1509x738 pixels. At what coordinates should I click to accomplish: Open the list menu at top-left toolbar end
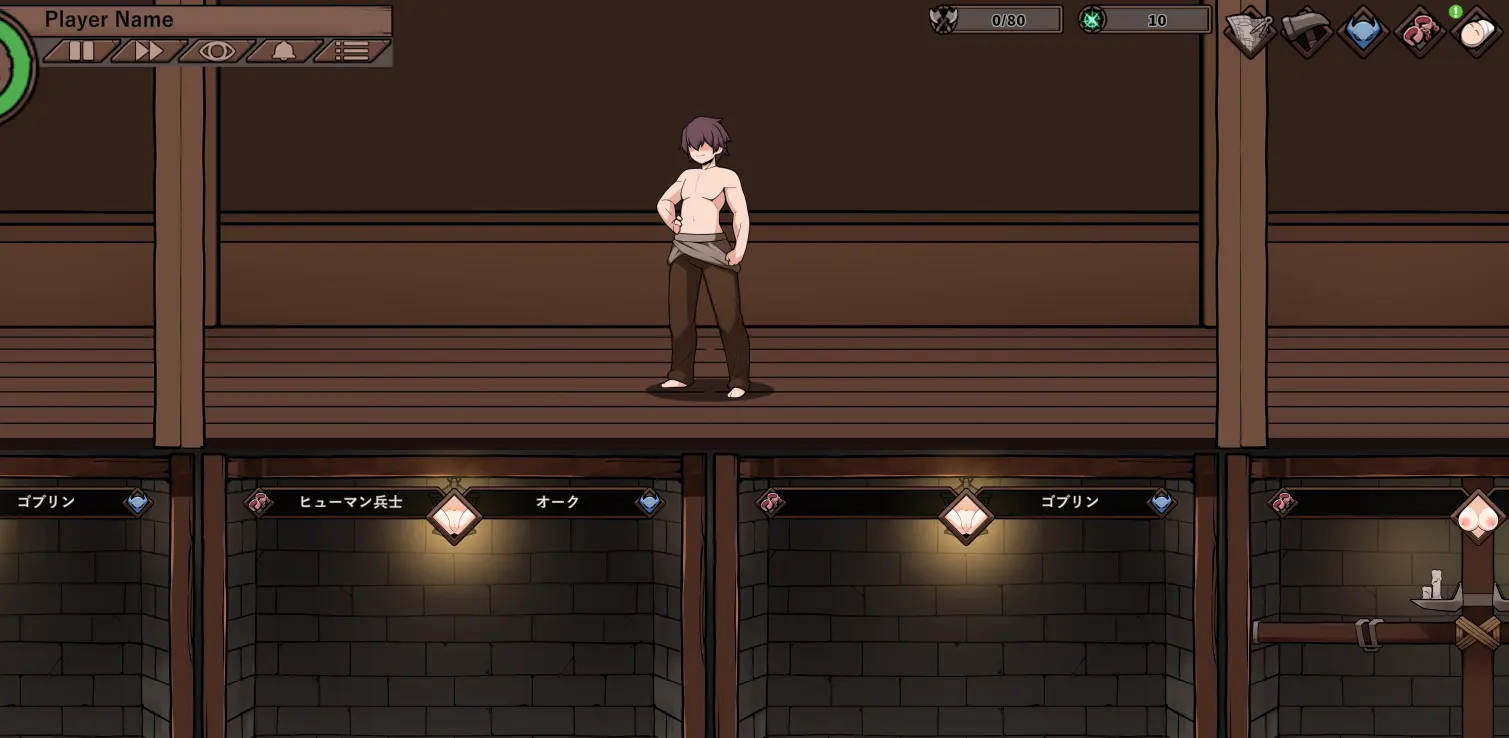(350, 51)
